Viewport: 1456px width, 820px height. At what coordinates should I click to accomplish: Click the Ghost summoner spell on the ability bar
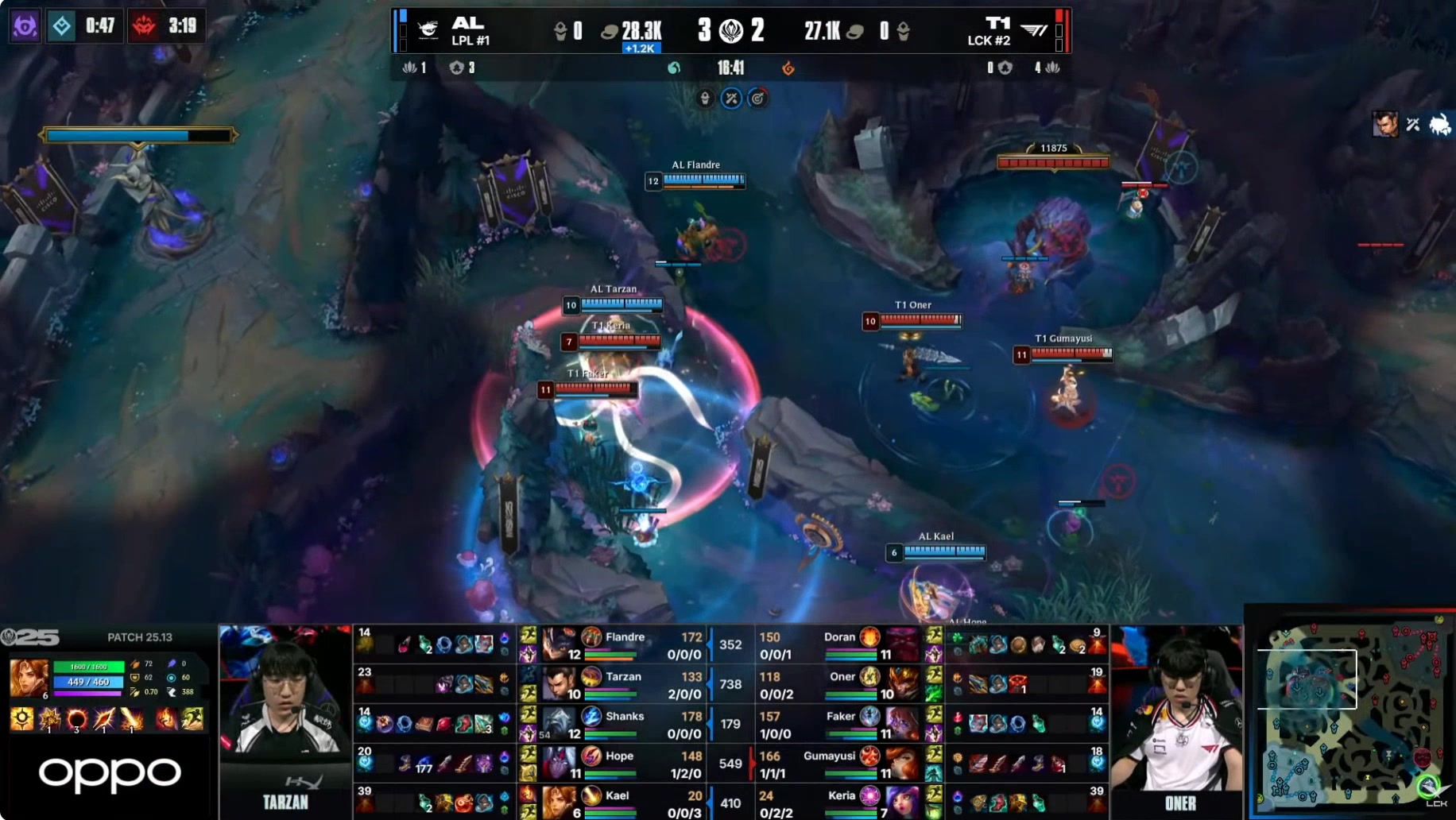(192, 718)
